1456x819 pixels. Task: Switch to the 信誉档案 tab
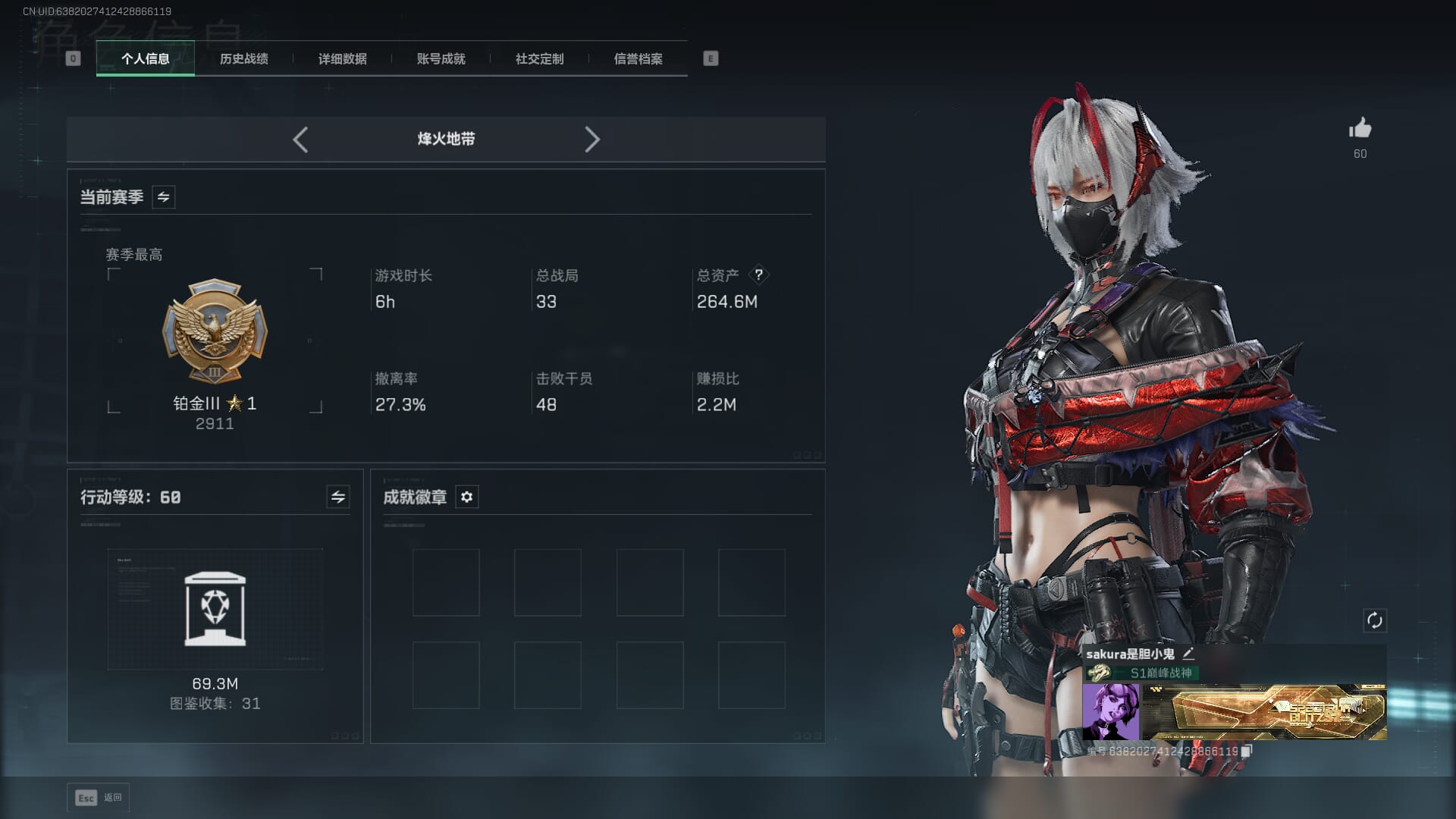(x=638, y=58)
